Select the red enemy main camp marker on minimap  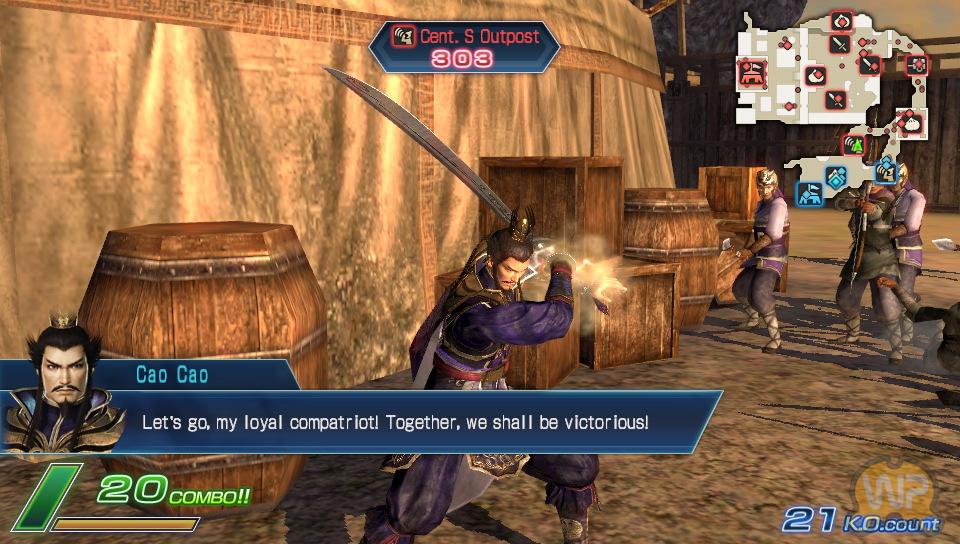751,72
